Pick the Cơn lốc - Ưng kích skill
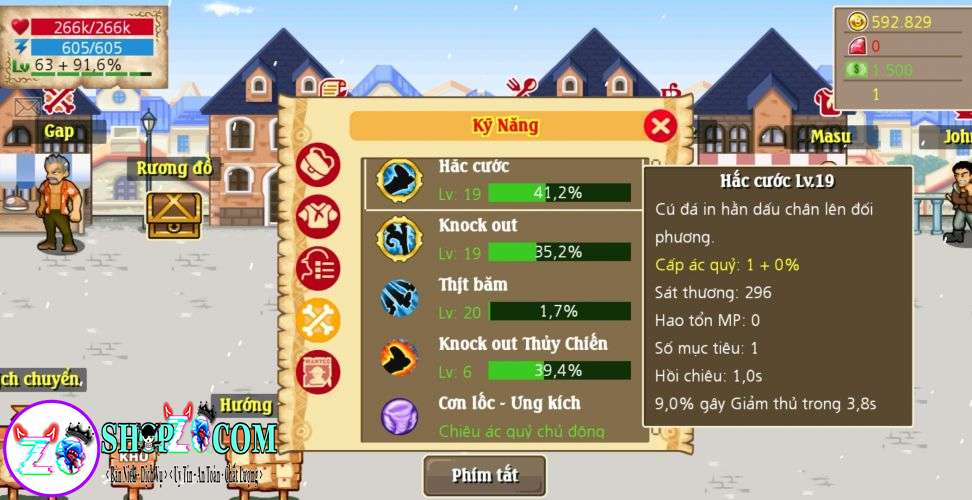 (503, 416)
